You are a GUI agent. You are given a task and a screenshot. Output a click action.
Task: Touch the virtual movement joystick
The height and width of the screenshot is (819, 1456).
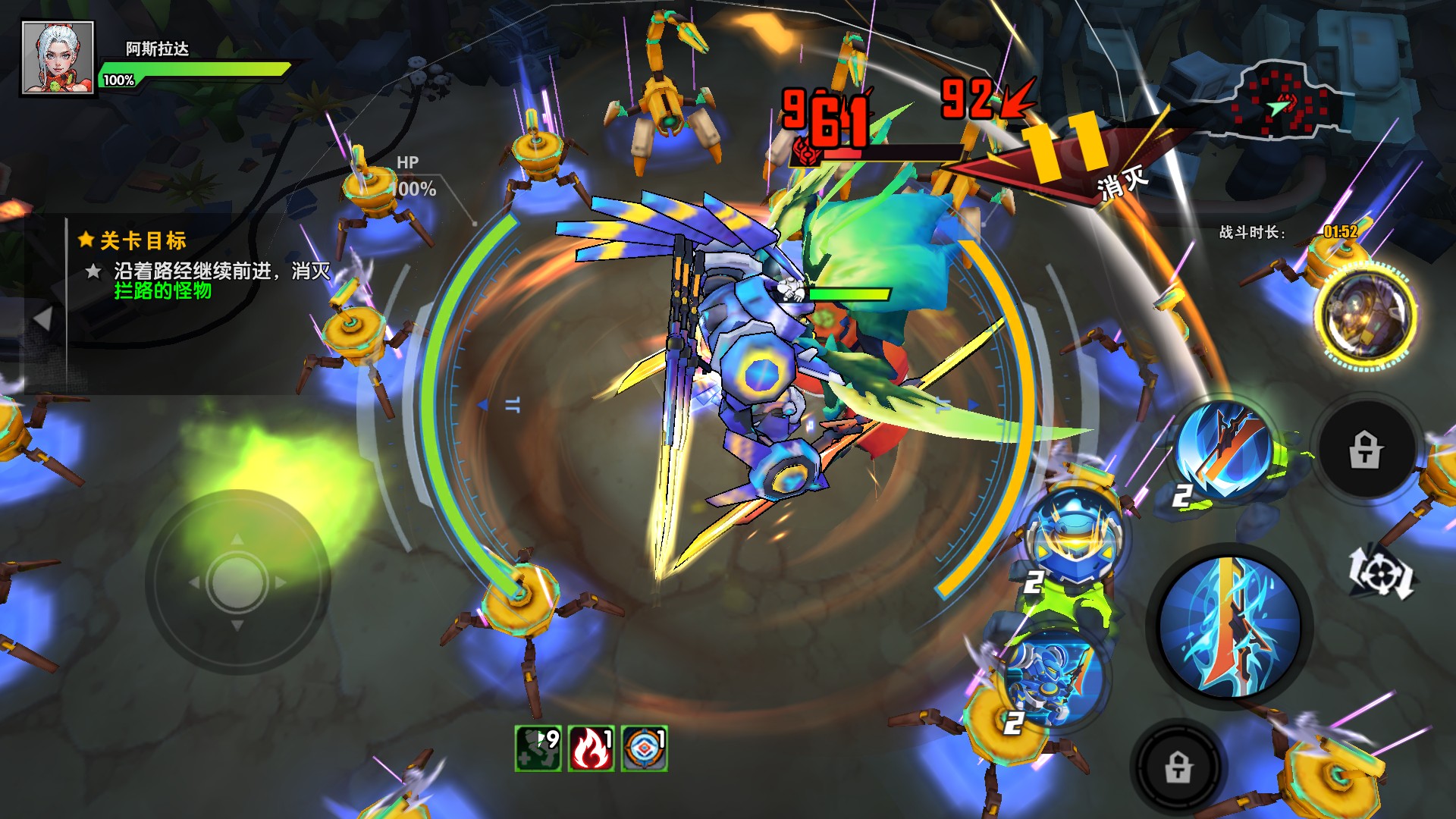point(237,582)
